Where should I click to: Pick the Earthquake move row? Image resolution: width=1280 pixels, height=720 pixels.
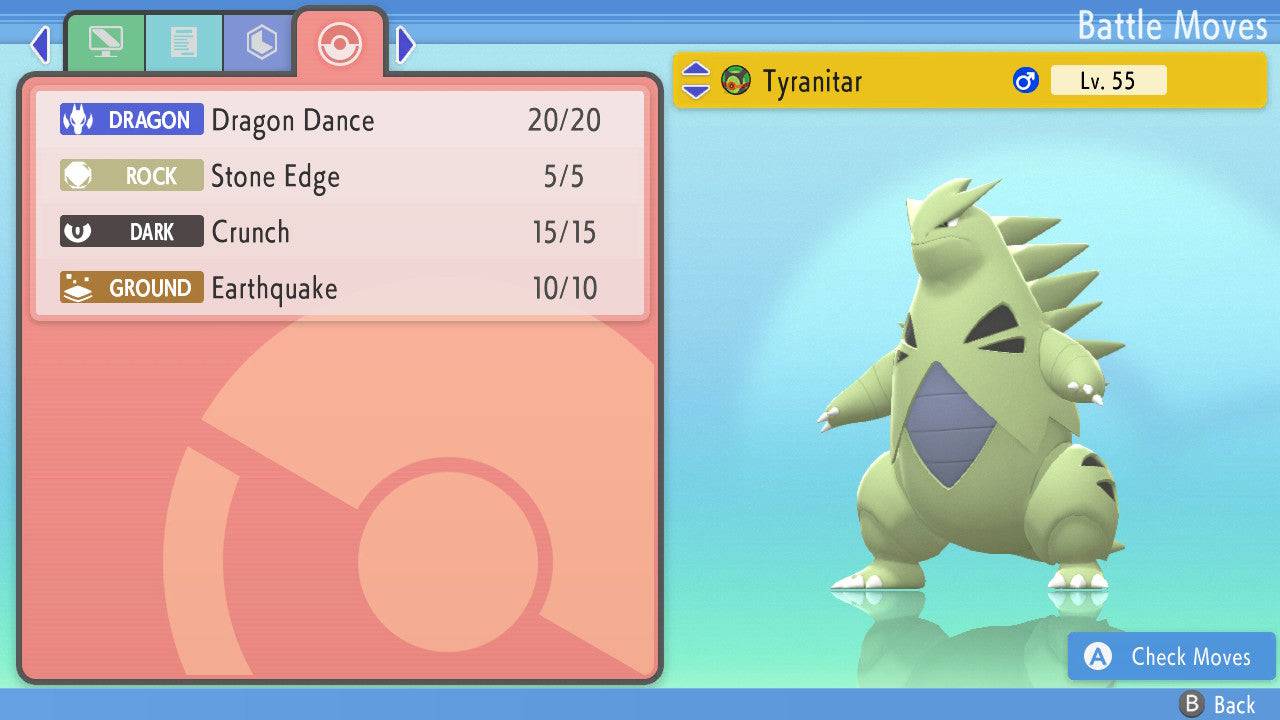(340, 289)
